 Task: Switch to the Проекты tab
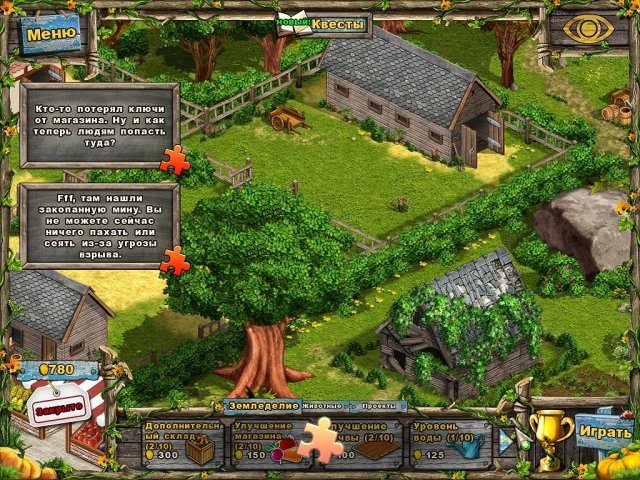(x=379, y=406)
